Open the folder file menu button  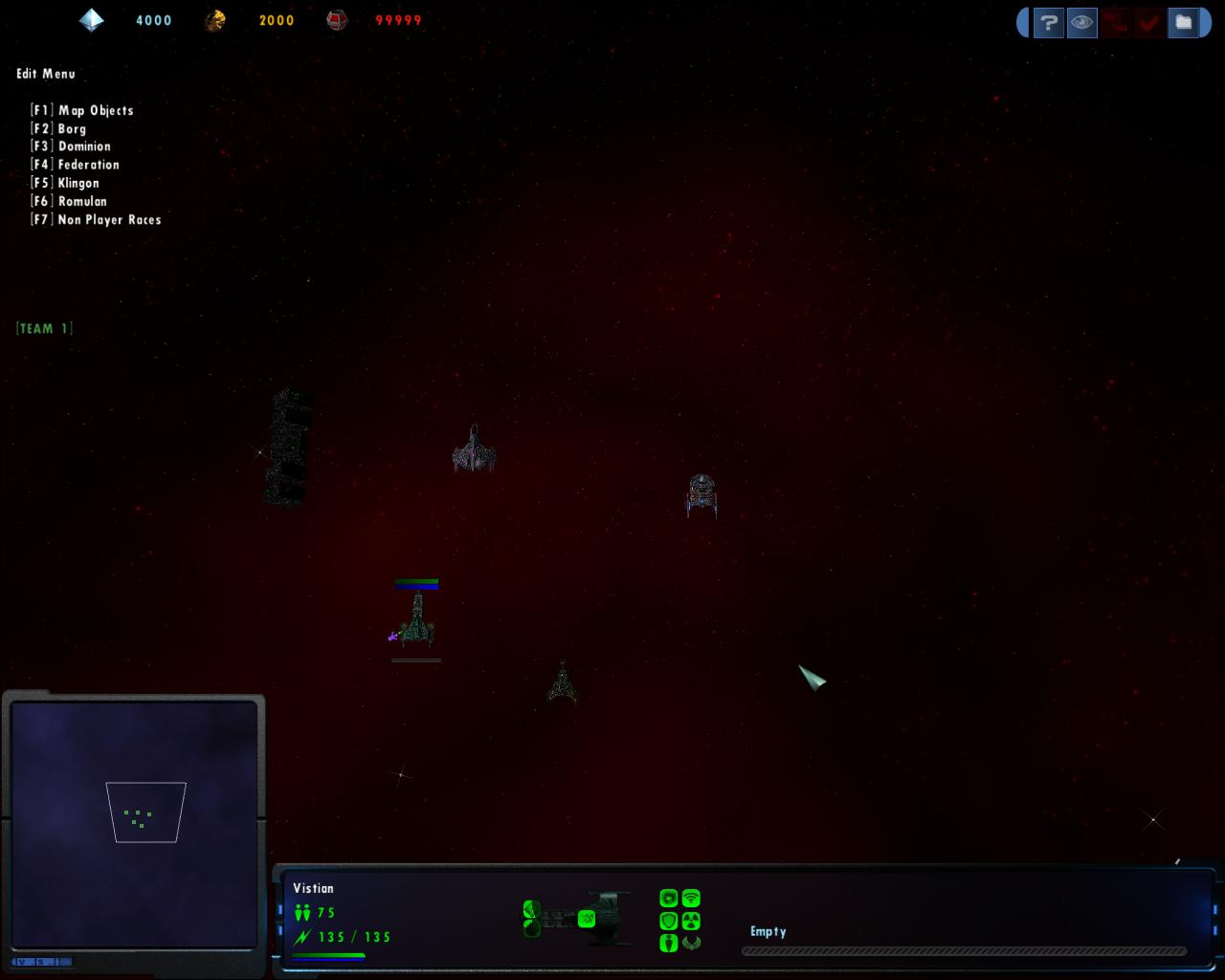(x=1184, y=22)
